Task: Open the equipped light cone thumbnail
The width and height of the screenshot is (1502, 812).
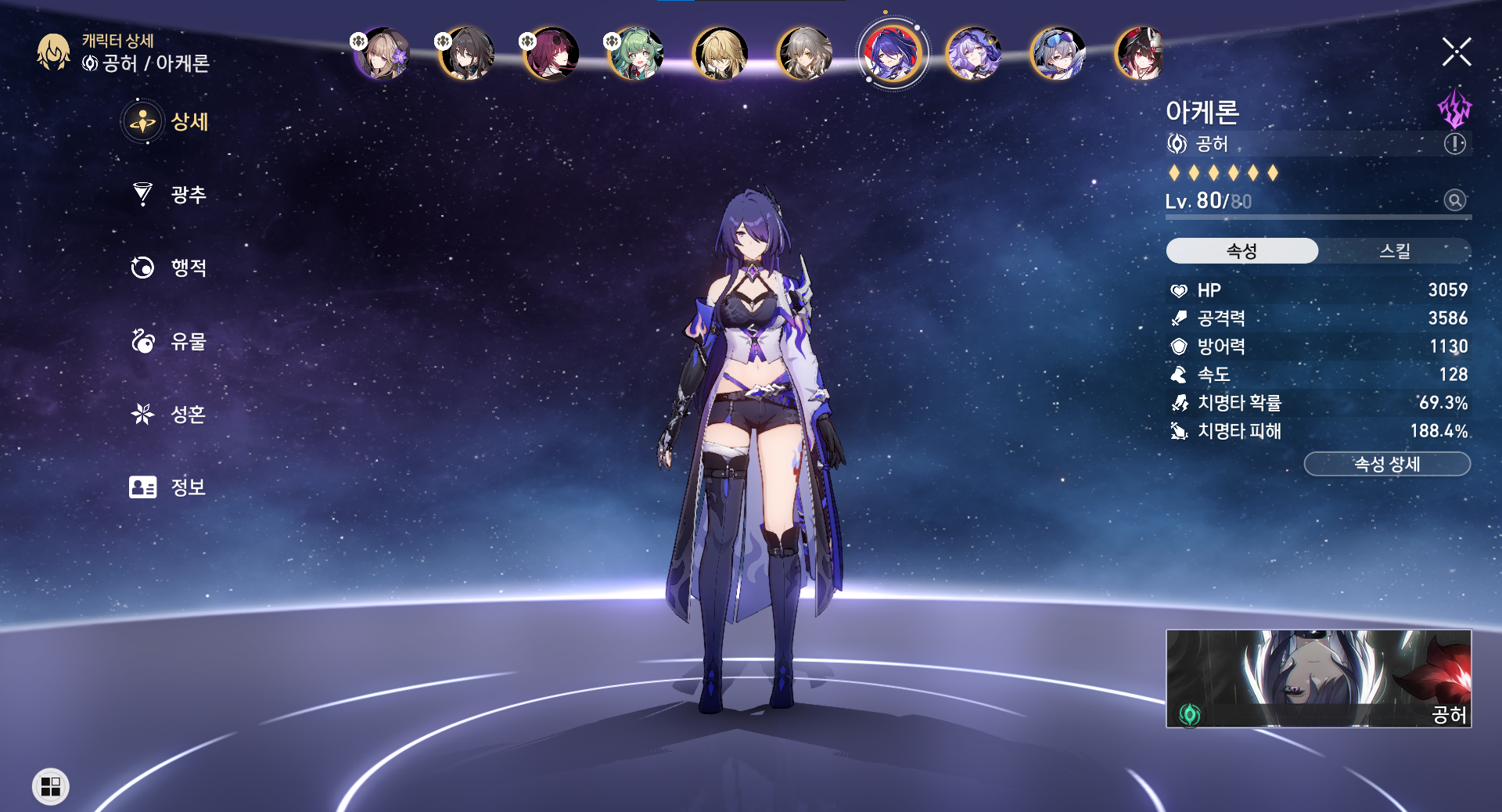Action: pos(1318,678)
